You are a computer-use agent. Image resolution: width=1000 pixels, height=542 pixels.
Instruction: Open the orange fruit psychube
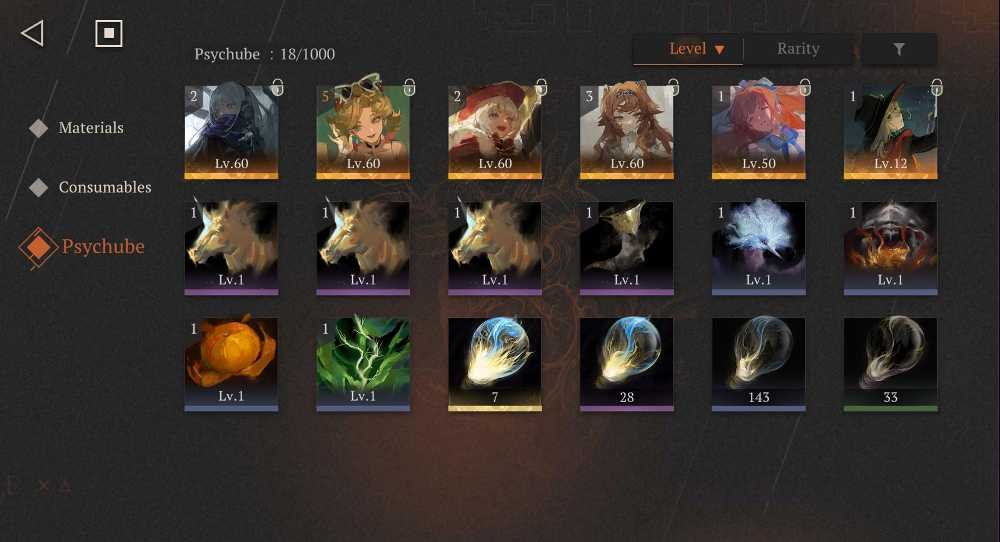[x=231, y=363]
